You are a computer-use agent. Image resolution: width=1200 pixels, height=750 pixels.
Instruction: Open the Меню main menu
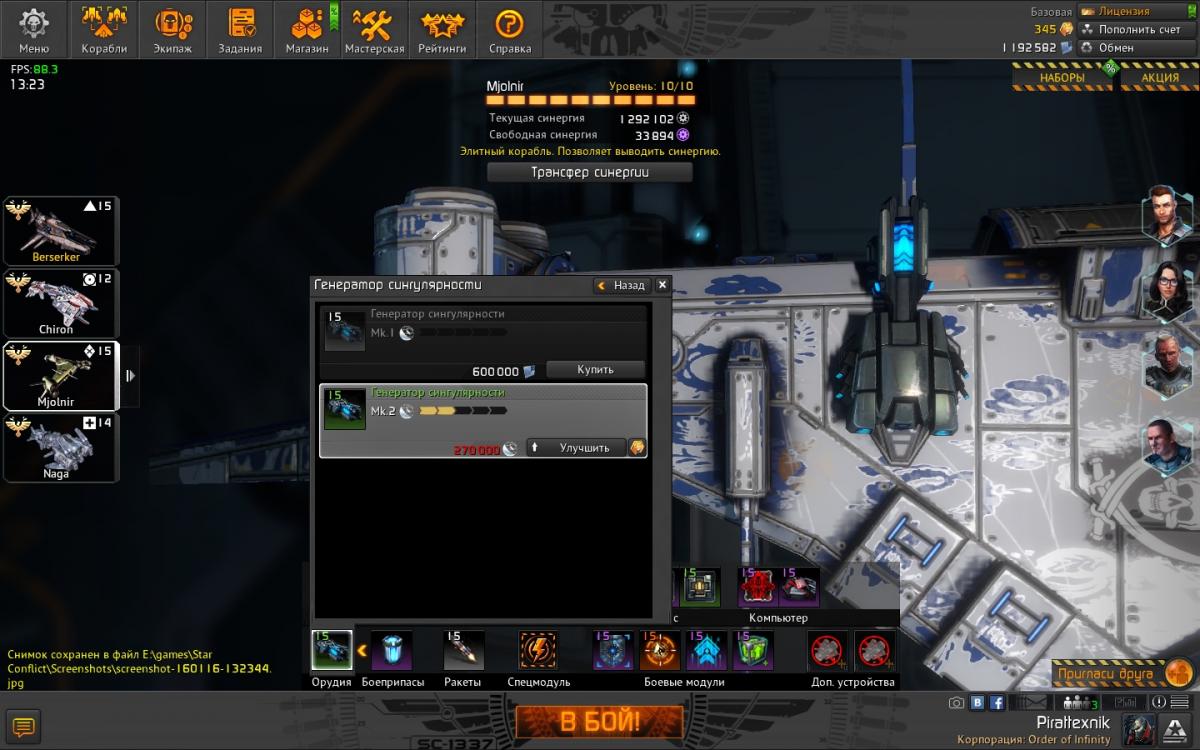pyautogui.click(x=34, y=30)
